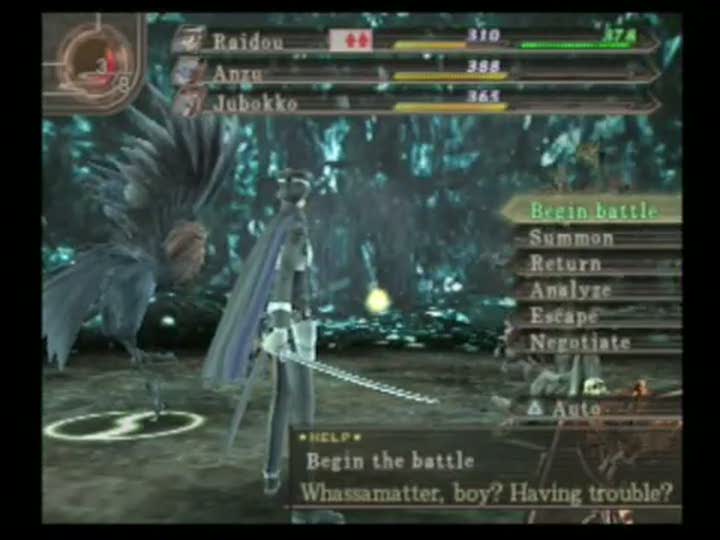
Task: Select Negotiate with the demon
Action: [580, 342]
